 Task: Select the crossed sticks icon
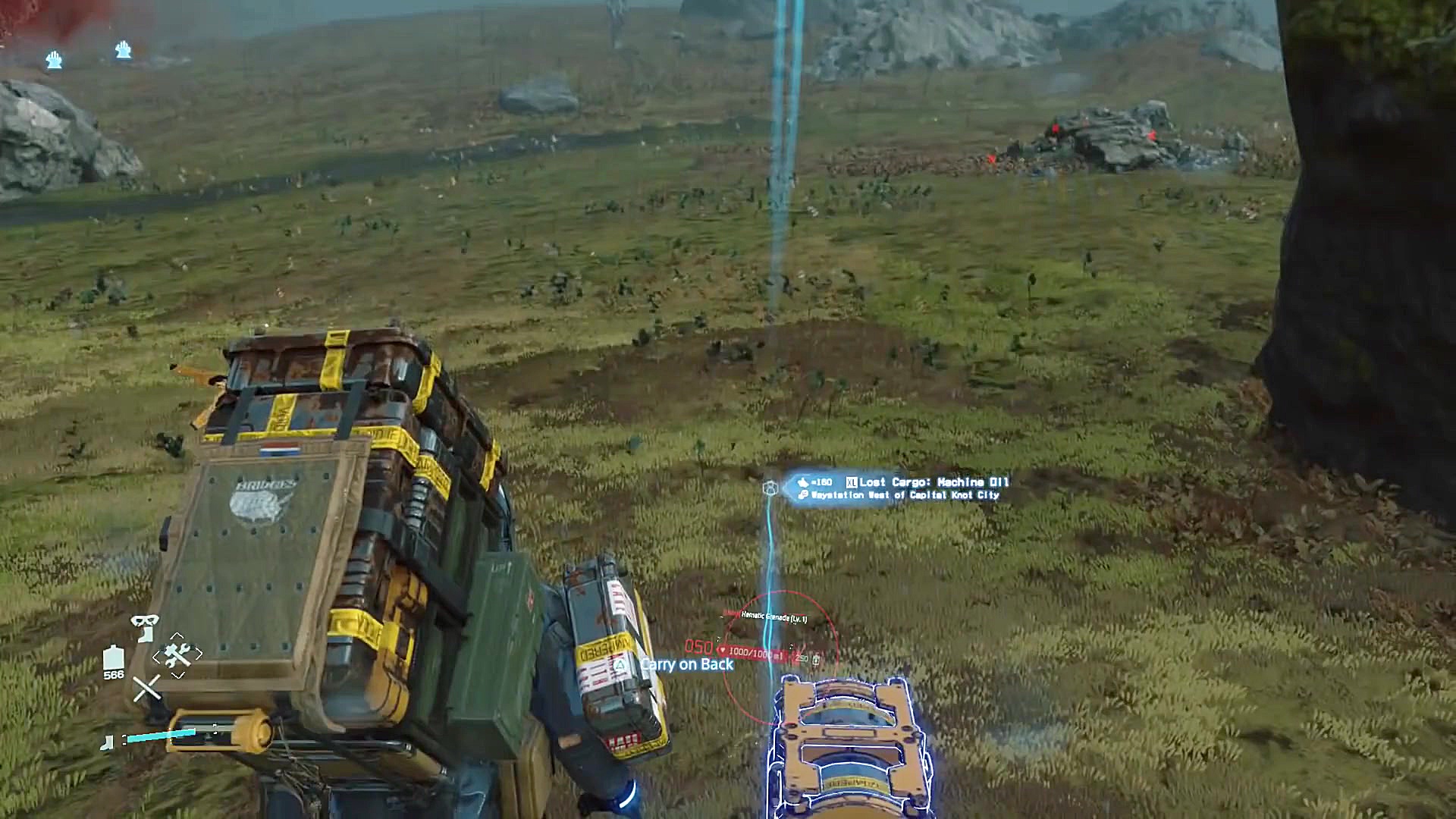point(146,688)
